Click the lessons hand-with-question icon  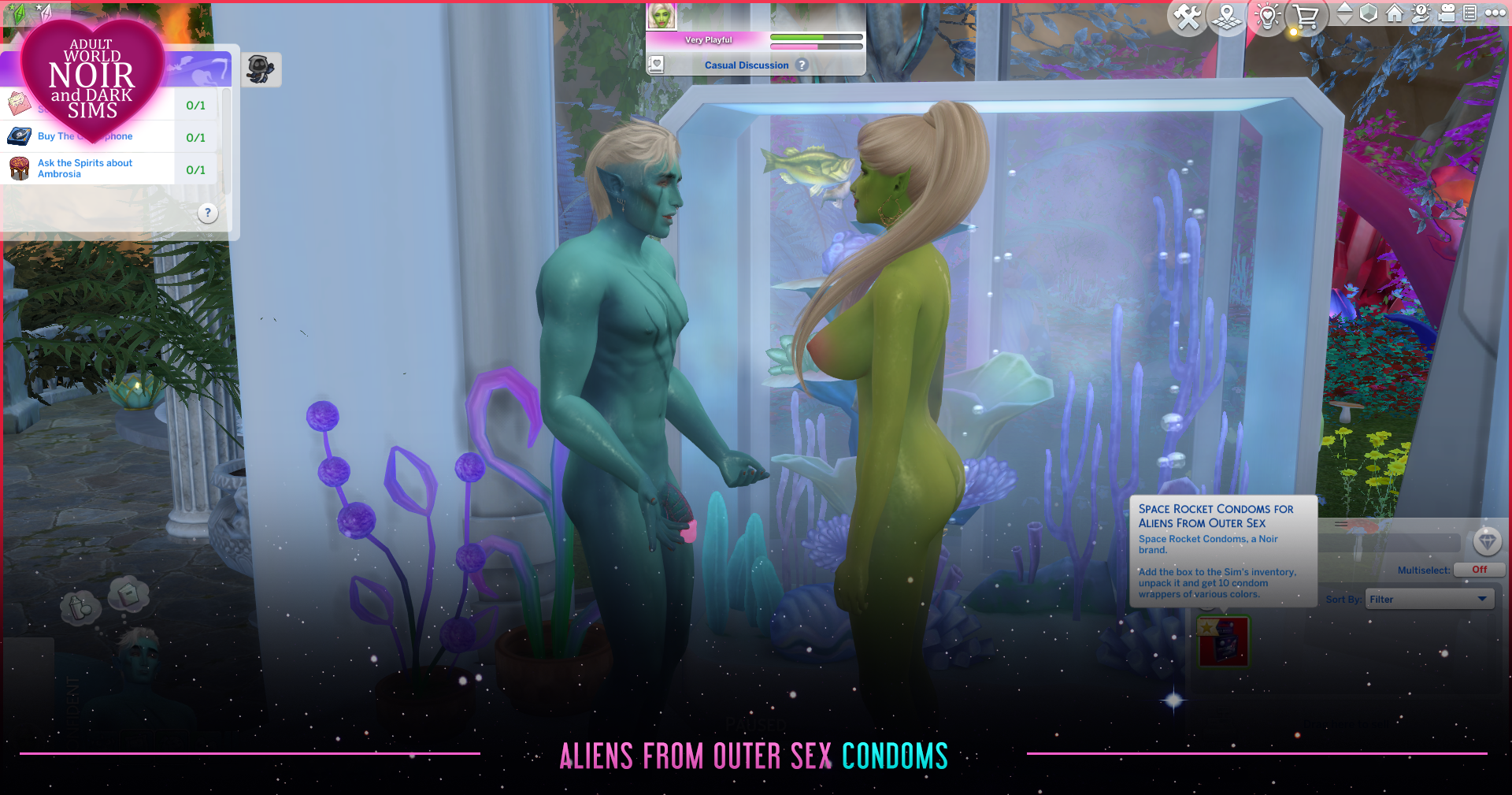(x=1421, y=13)
